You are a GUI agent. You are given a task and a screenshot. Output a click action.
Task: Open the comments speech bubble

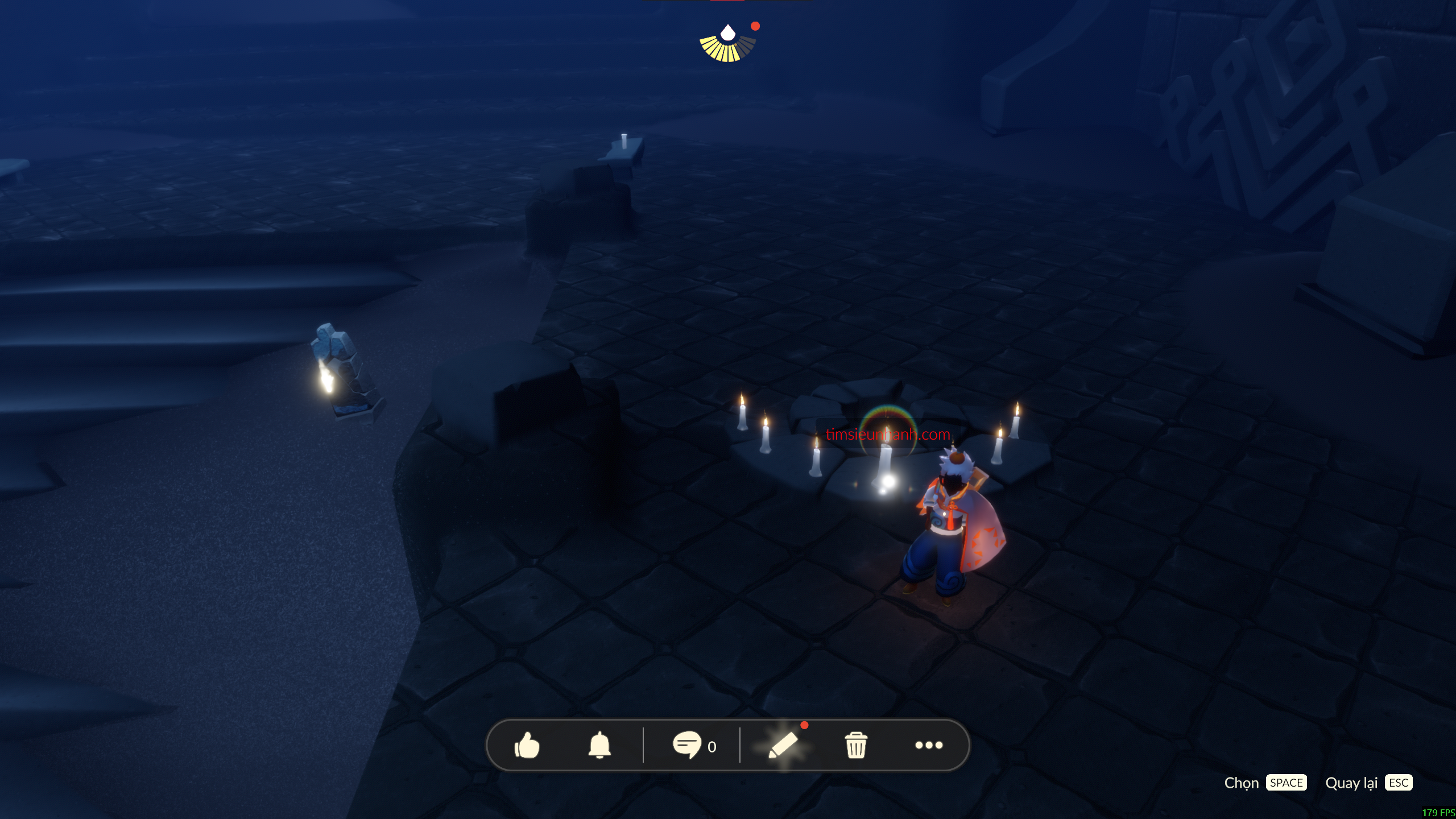pyautogui.click(x=686, y=745)
